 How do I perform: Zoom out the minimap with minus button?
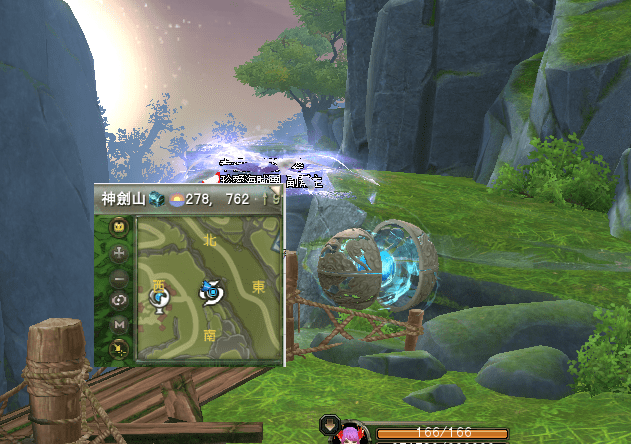(119, 277)
